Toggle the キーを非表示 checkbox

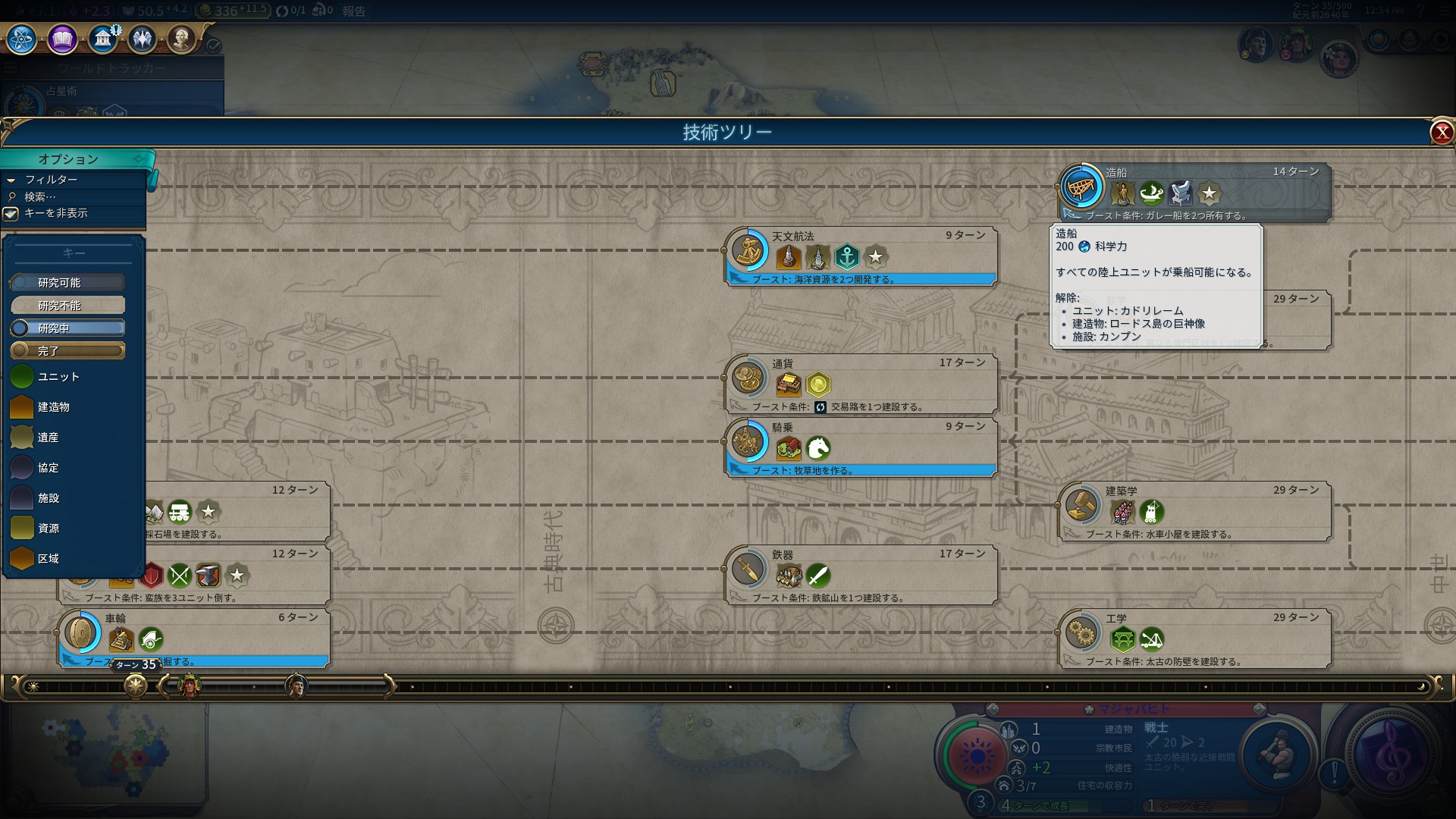(11, 214)
